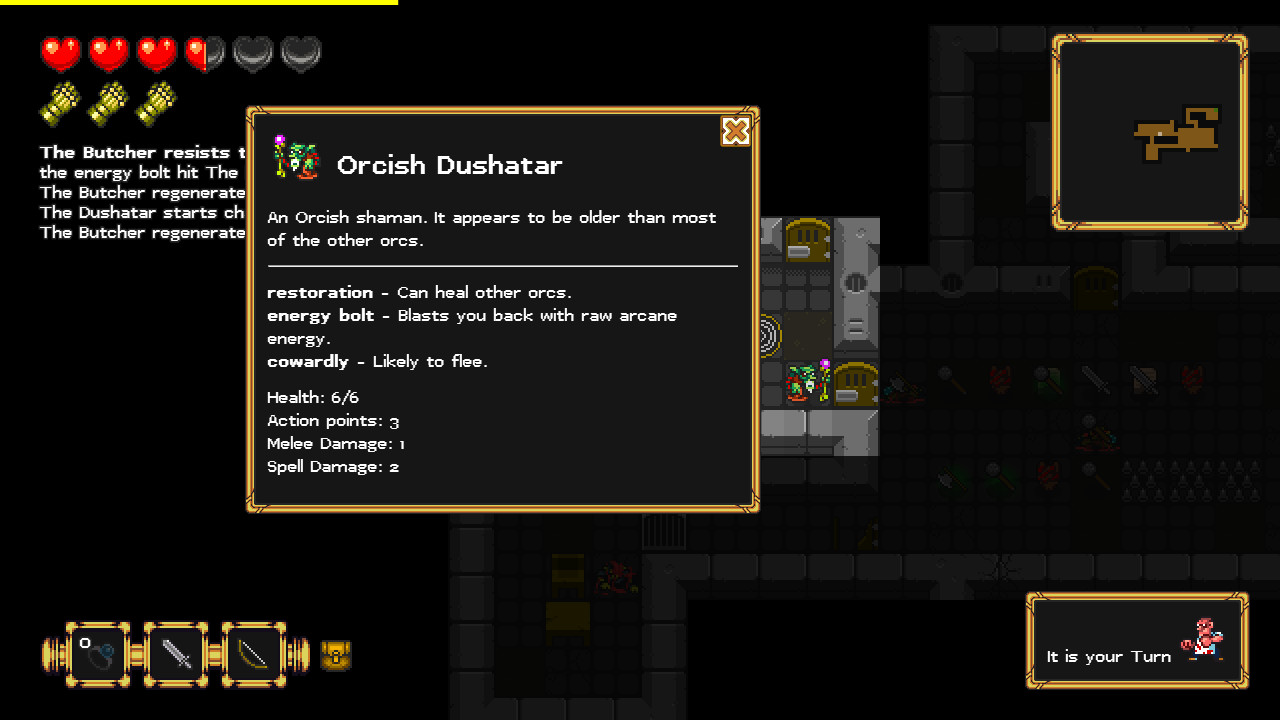Select the bow weapon slot
This screenshot has width=1280, height=720.
point(254,654)
